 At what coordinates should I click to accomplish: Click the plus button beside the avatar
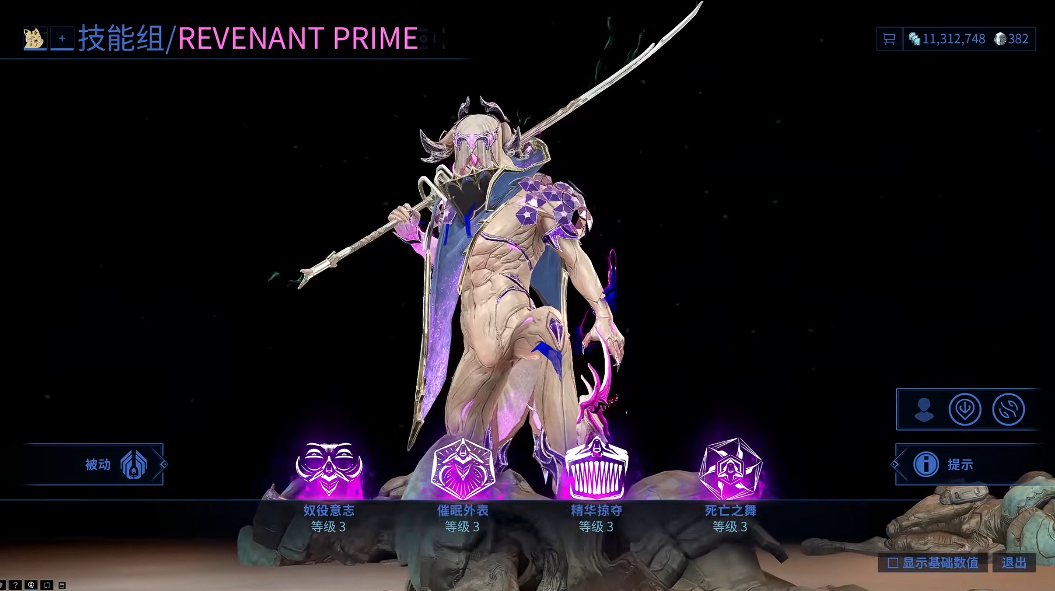pos(61,39)
